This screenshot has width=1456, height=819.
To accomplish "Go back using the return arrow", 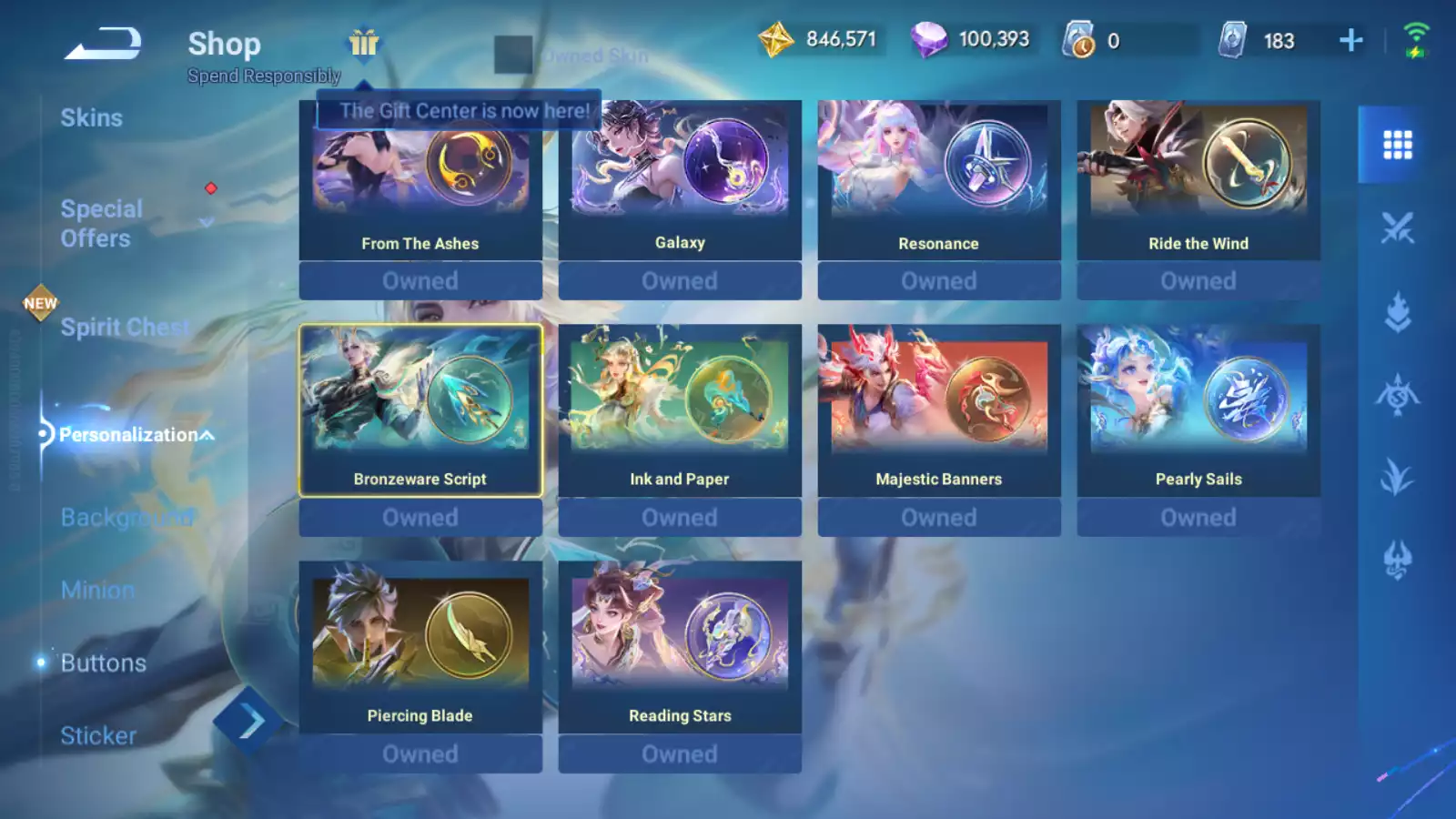I will point(103,44).
